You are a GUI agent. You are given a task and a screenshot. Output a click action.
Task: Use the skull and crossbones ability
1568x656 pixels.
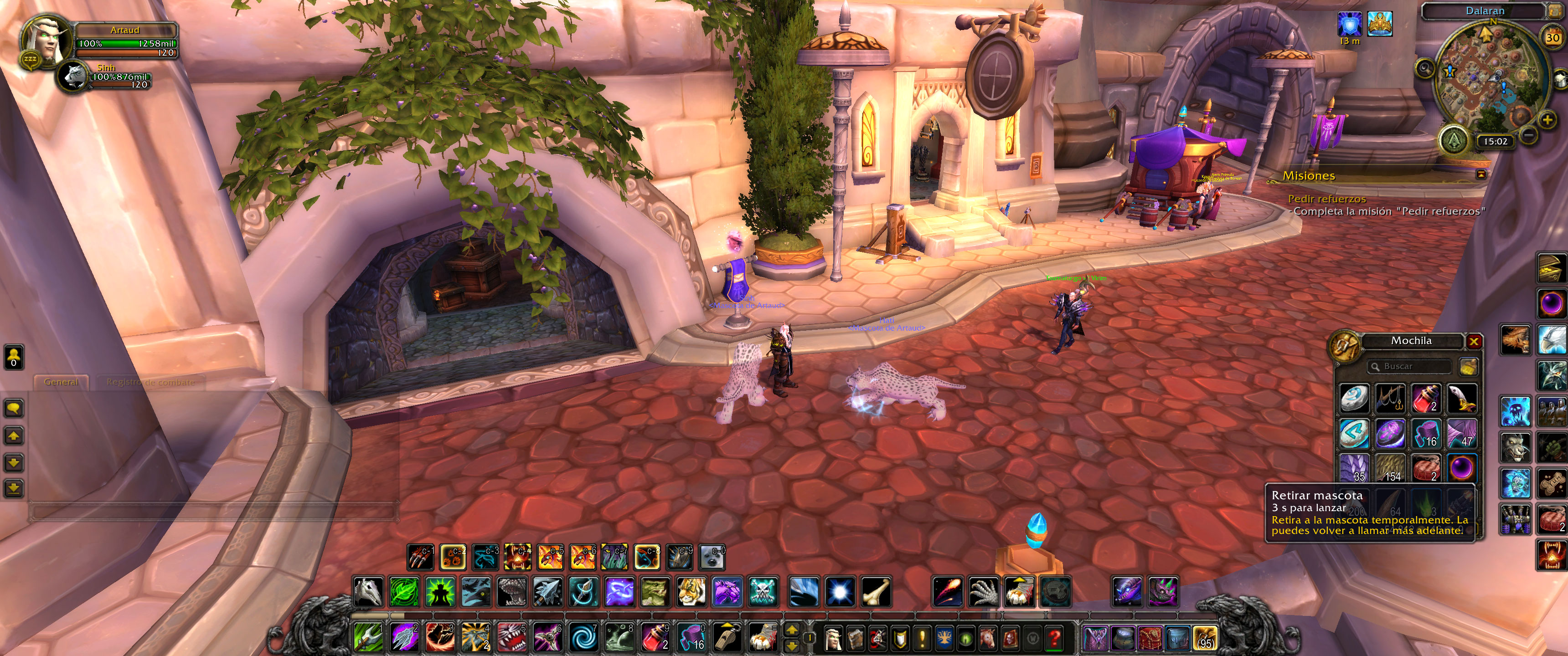[763, 591]
